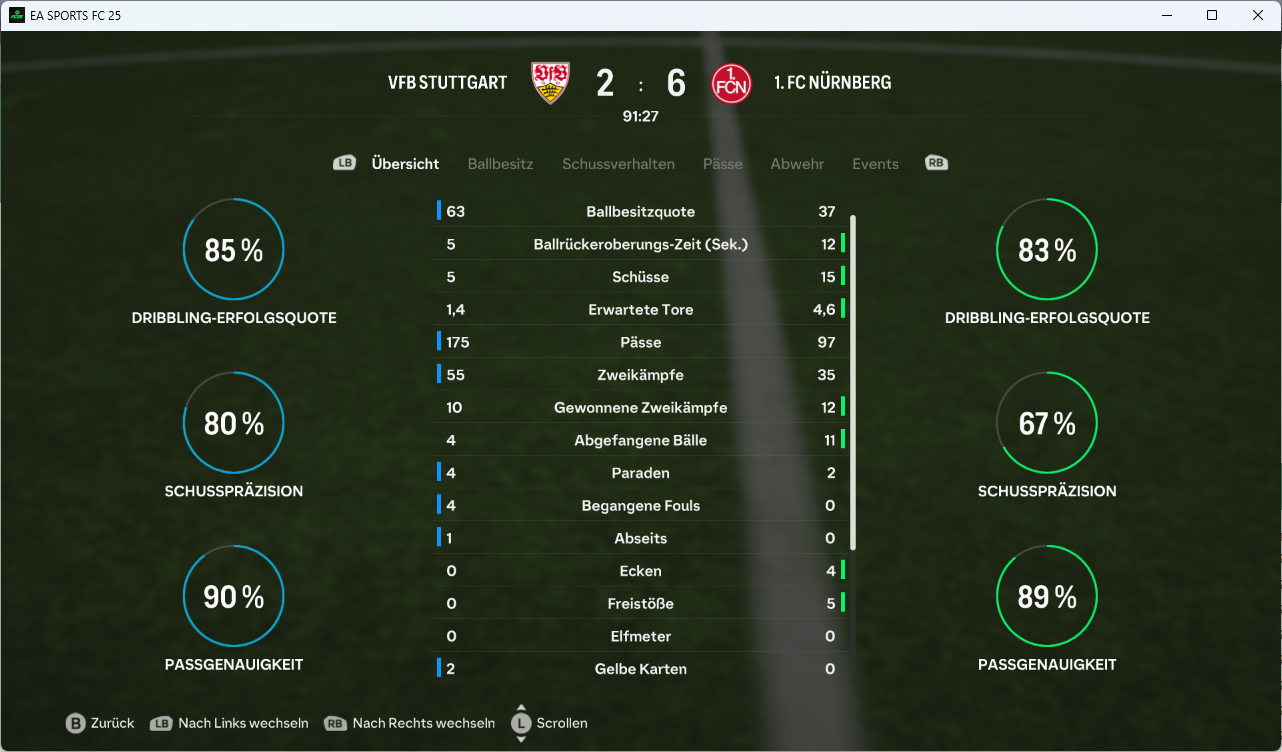Image resolution: width=1282 pixels, height=752 pixels.
Task: Open the Schussverhalten tab
Action: click(618, 164)
